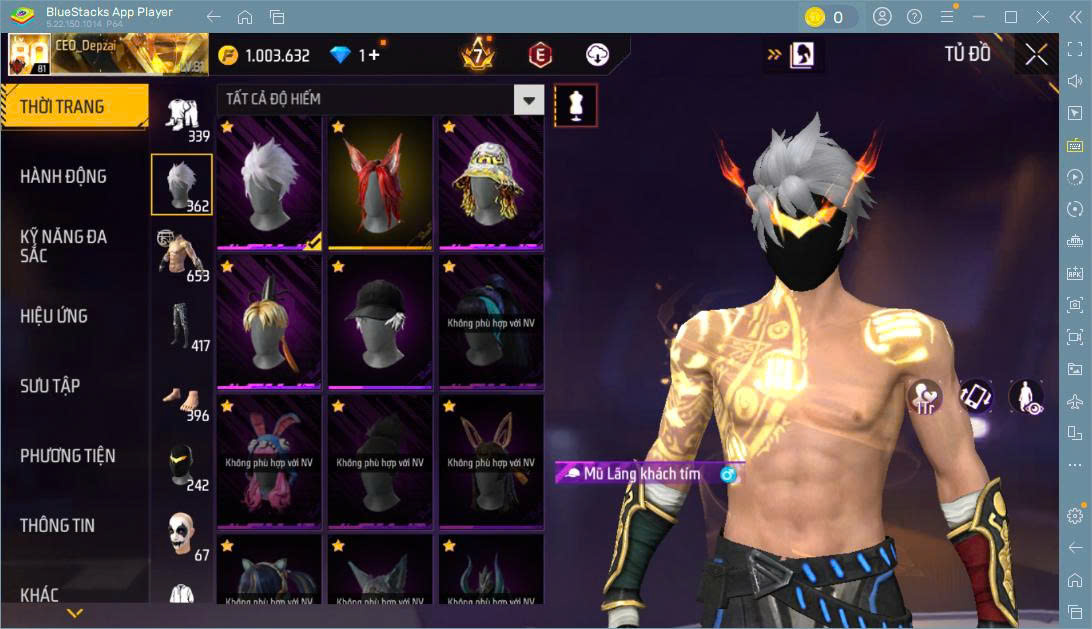Screen dimensions: 1092x629
Task: Switch to the PHƯƠNG TIỆN tab
Action: coord(67,456)
